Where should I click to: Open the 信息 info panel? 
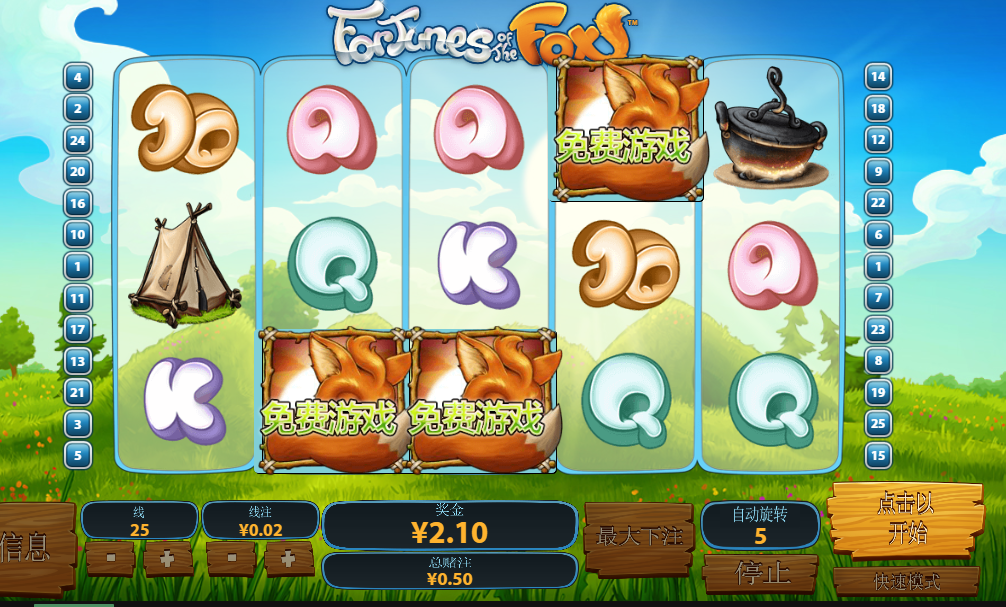pyautogui.click(x=32, y=546)
